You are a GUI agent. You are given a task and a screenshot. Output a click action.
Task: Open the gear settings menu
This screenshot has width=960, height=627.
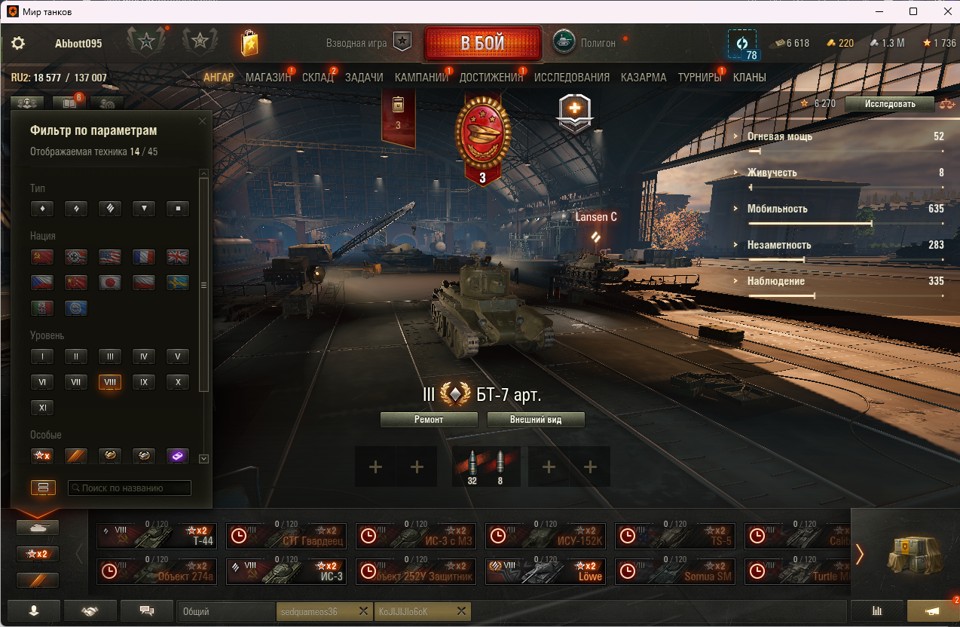pos(18,44)
